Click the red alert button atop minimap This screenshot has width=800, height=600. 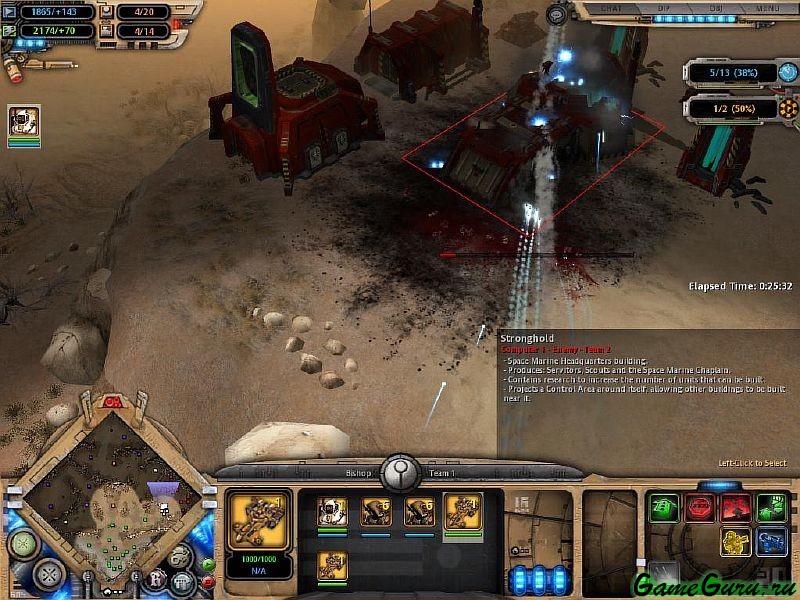[110, 402]
